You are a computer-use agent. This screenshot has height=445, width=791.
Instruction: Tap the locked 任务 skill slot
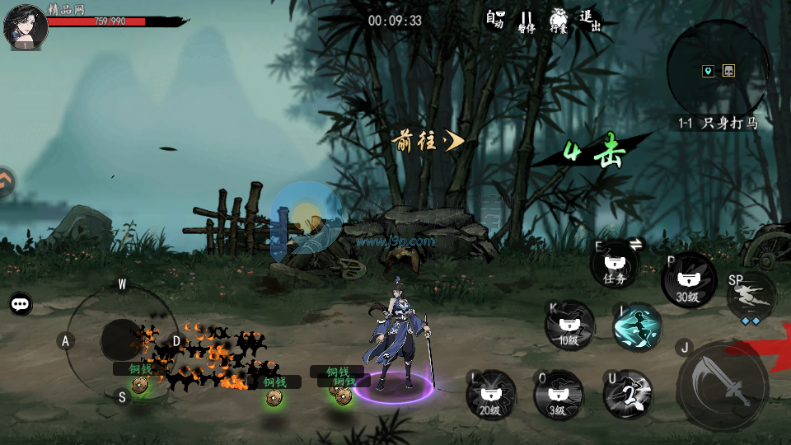click(x=614, y=267)
